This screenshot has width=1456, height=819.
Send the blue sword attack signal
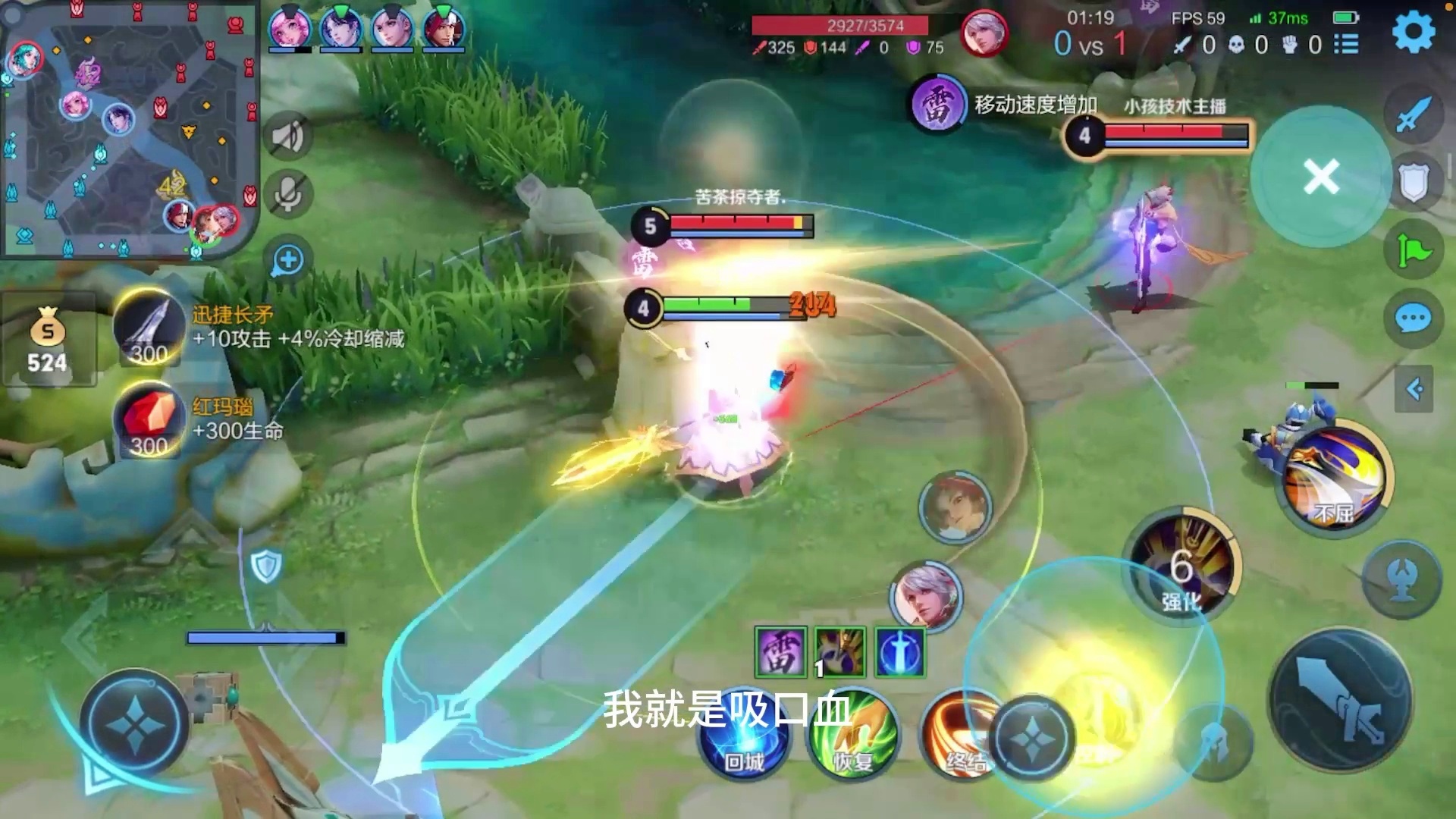(x=1413, y=115)
